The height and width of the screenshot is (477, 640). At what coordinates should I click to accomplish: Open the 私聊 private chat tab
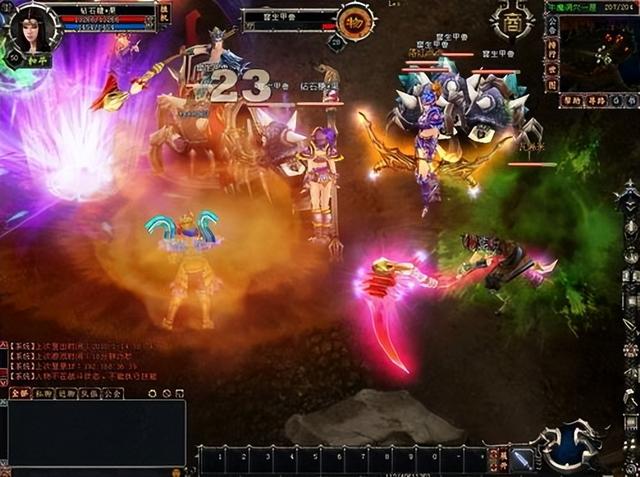pos(43,393)
